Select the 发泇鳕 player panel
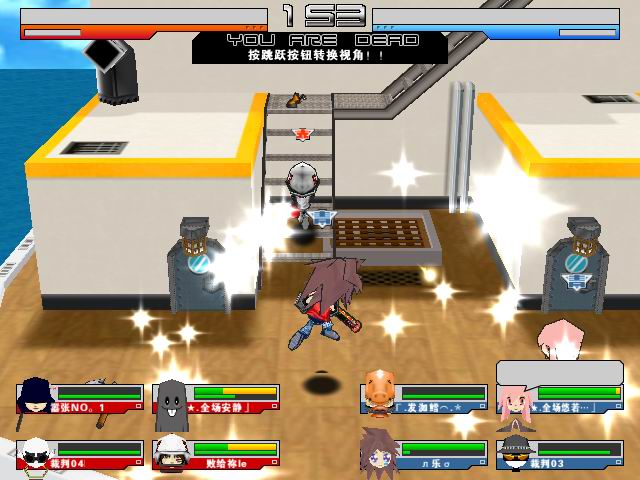 click(x=420, y=398)
